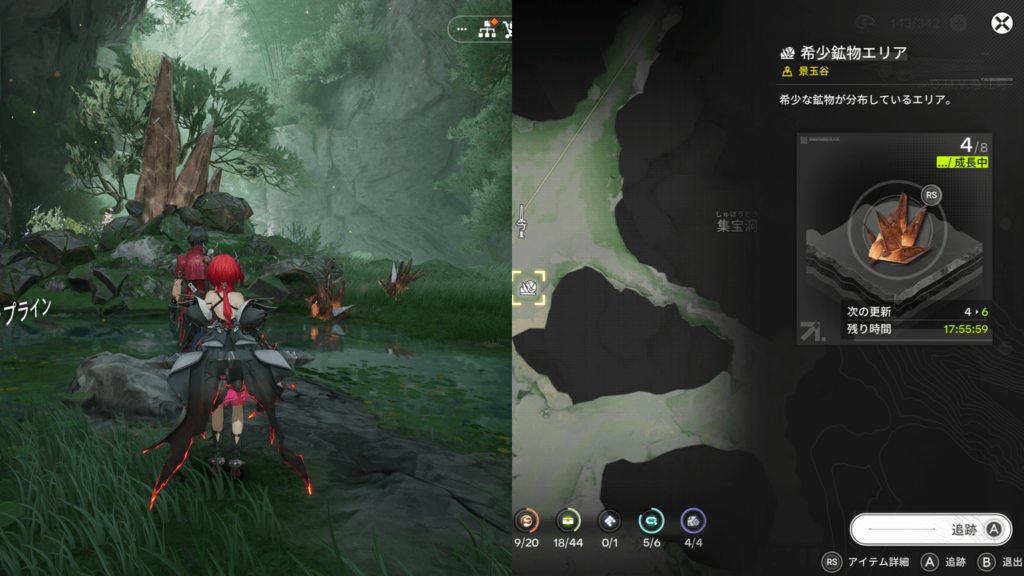
Task: Open the hierarchy tree icon in top toolbar
Action: point(489,29)
